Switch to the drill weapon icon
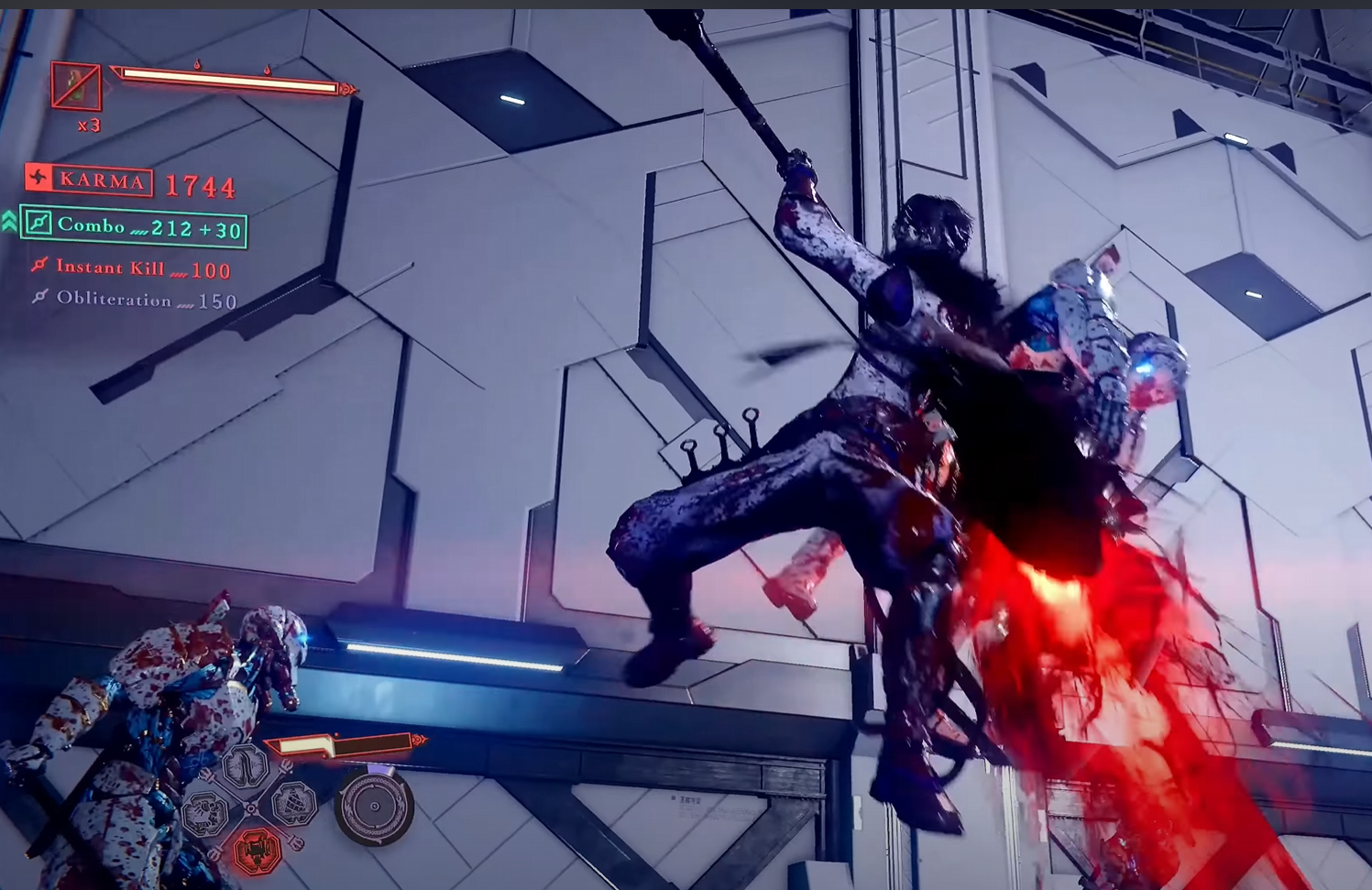 click(293, 804)
